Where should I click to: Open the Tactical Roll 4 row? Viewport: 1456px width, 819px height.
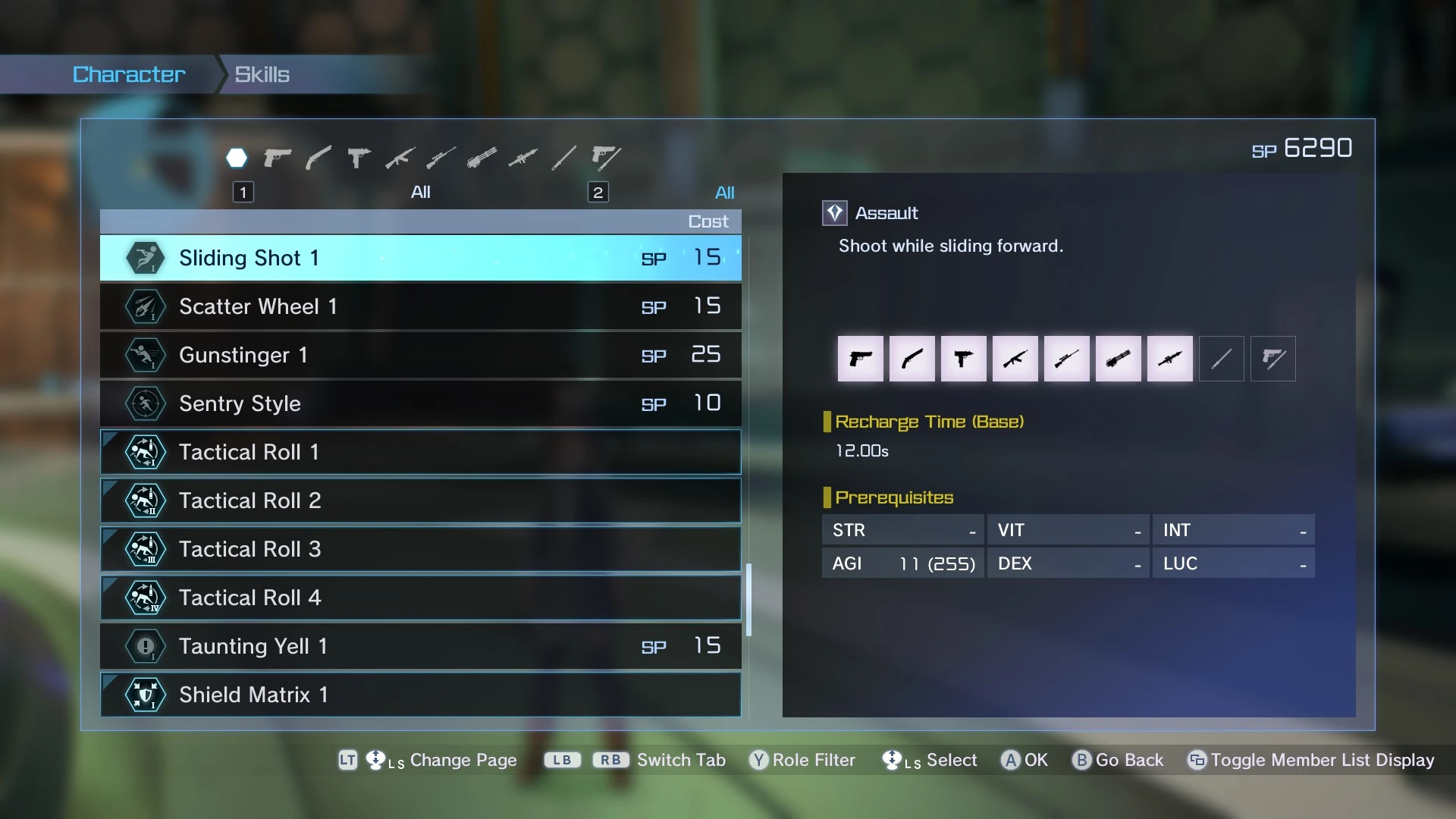(420, 598)
